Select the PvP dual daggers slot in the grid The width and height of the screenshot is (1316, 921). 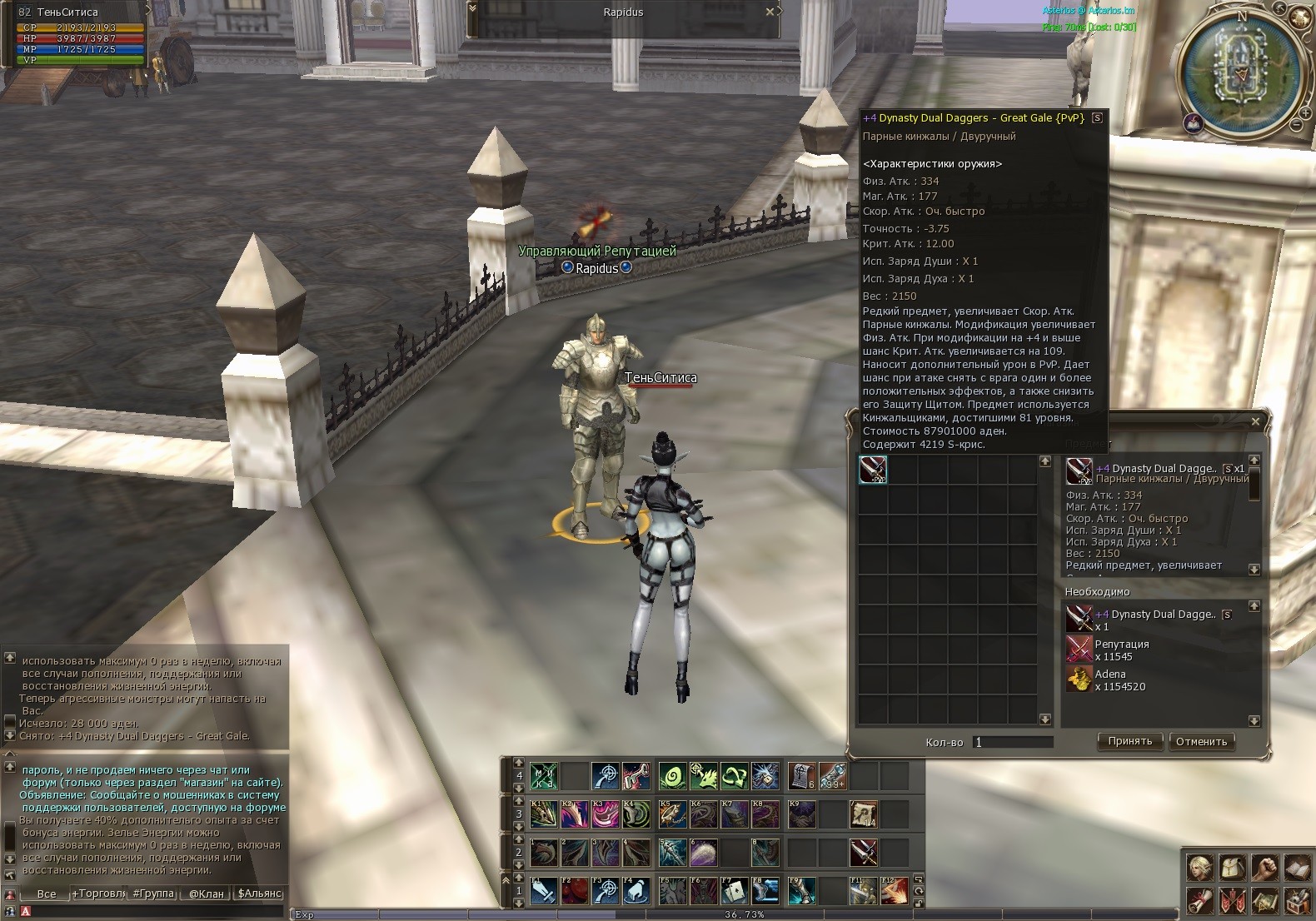(873, 470)
